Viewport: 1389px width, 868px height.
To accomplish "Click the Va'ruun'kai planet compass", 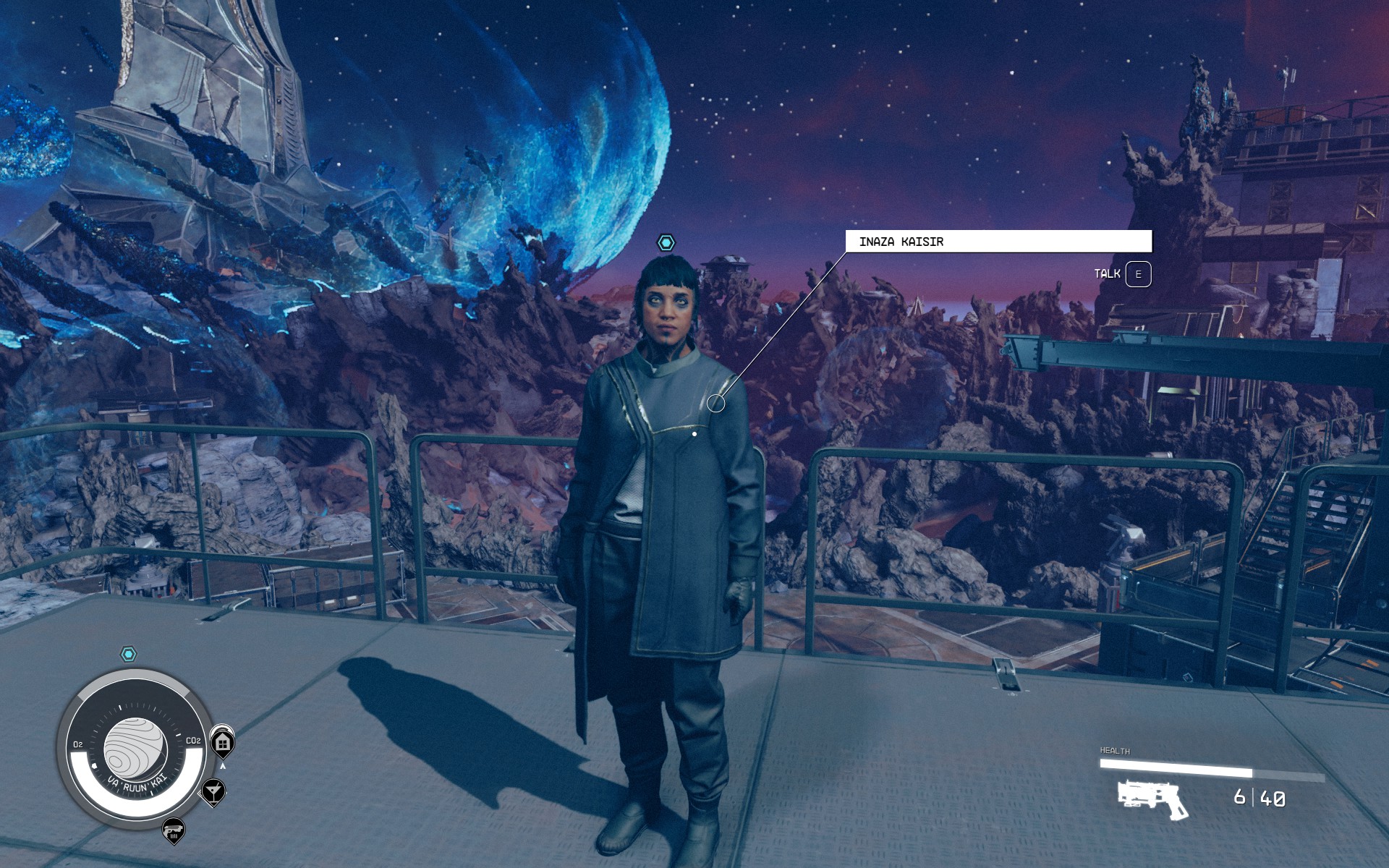I will click(x=135, y=749).
